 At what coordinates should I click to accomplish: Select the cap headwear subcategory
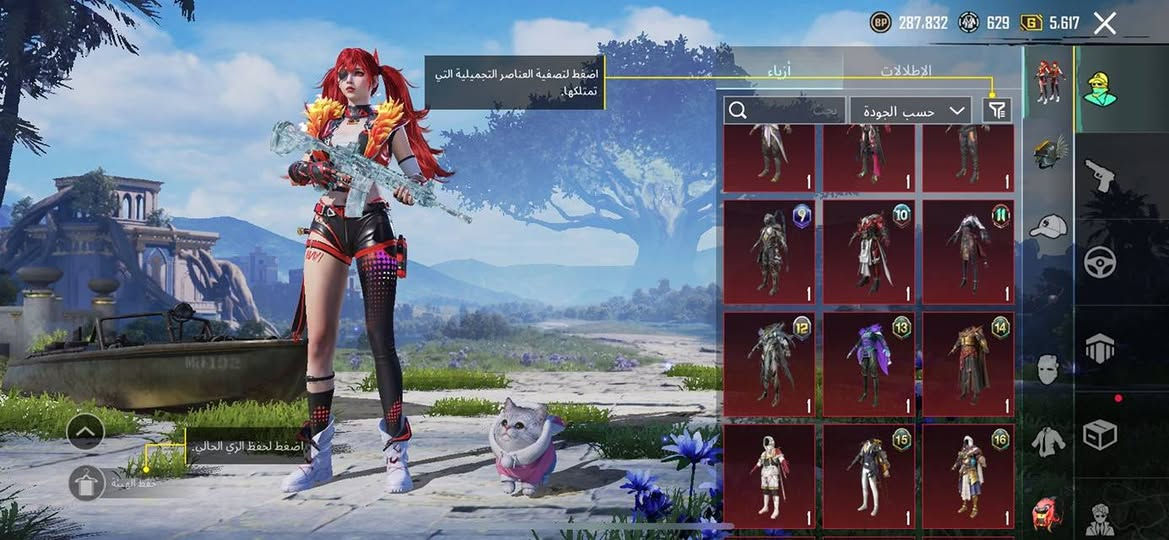tap(1047, 227)
